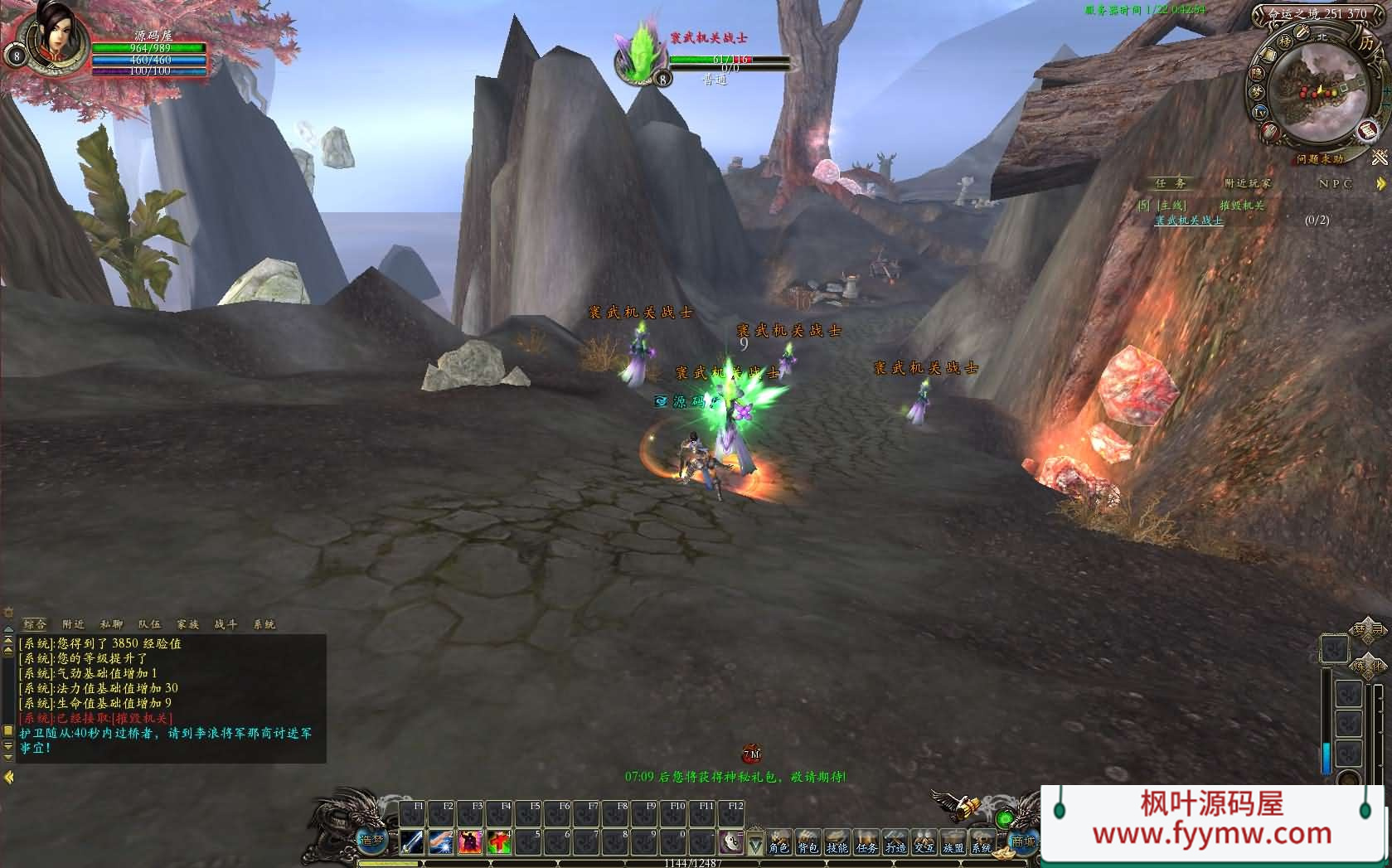
Task: Use the red cross healing skill
Action: [499, 841]
